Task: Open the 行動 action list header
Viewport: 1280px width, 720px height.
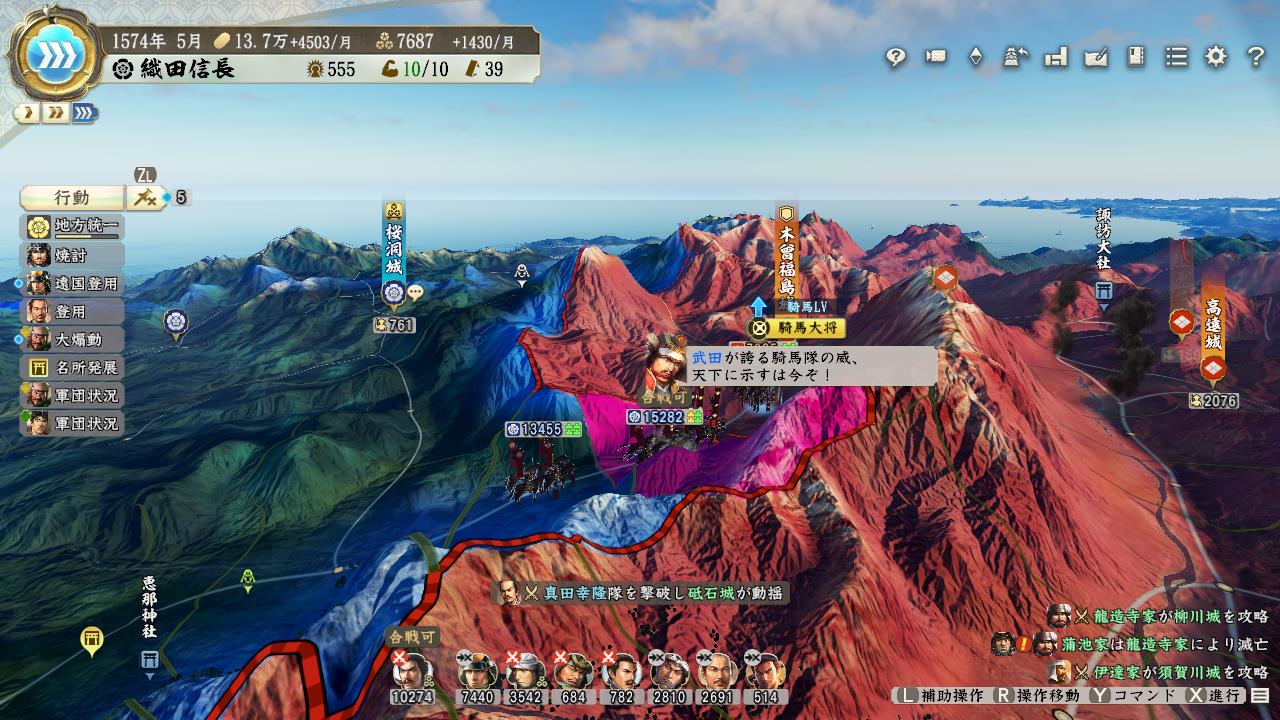Action: coord(72,197)
